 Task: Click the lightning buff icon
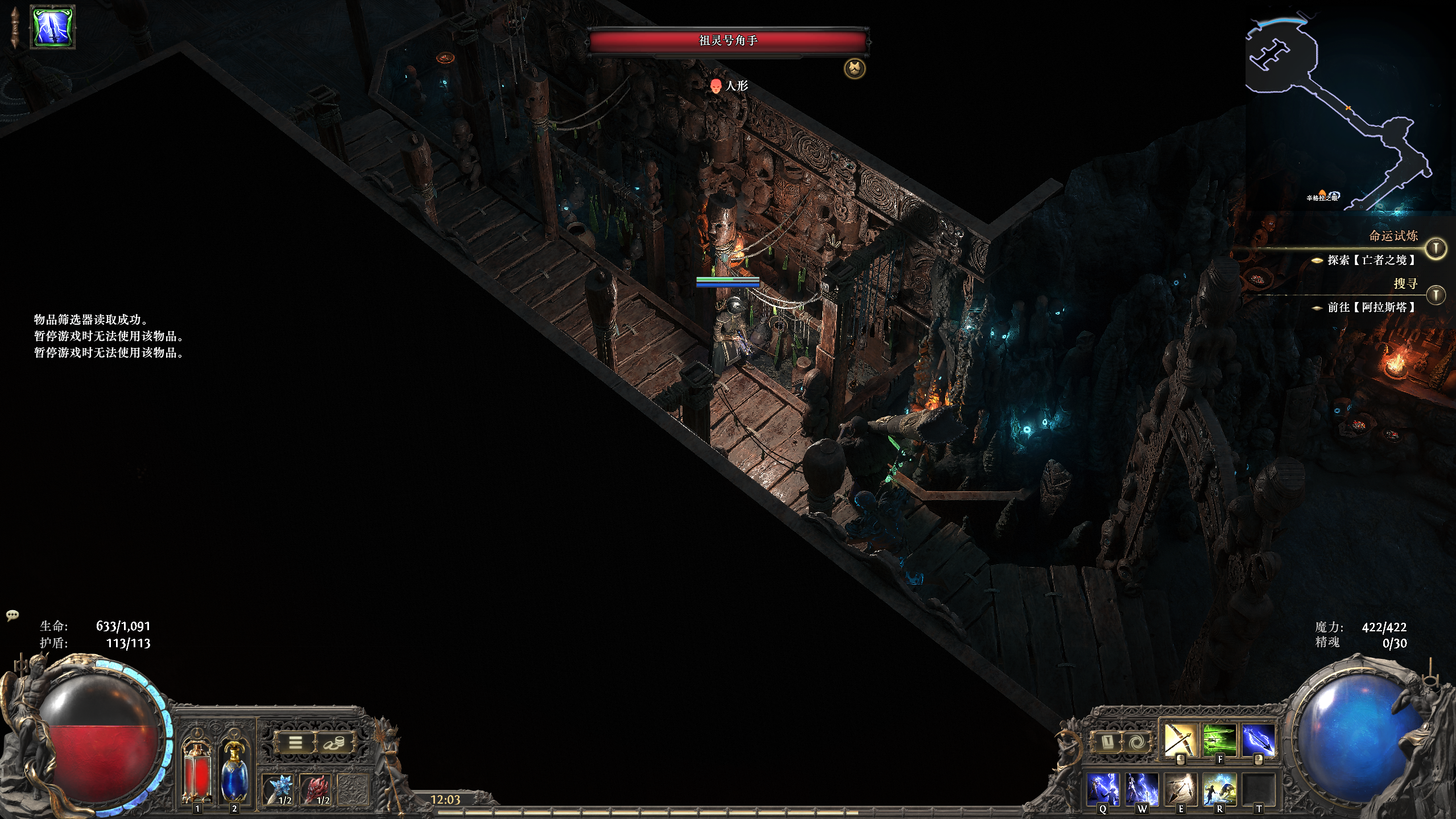coord(53,27)
